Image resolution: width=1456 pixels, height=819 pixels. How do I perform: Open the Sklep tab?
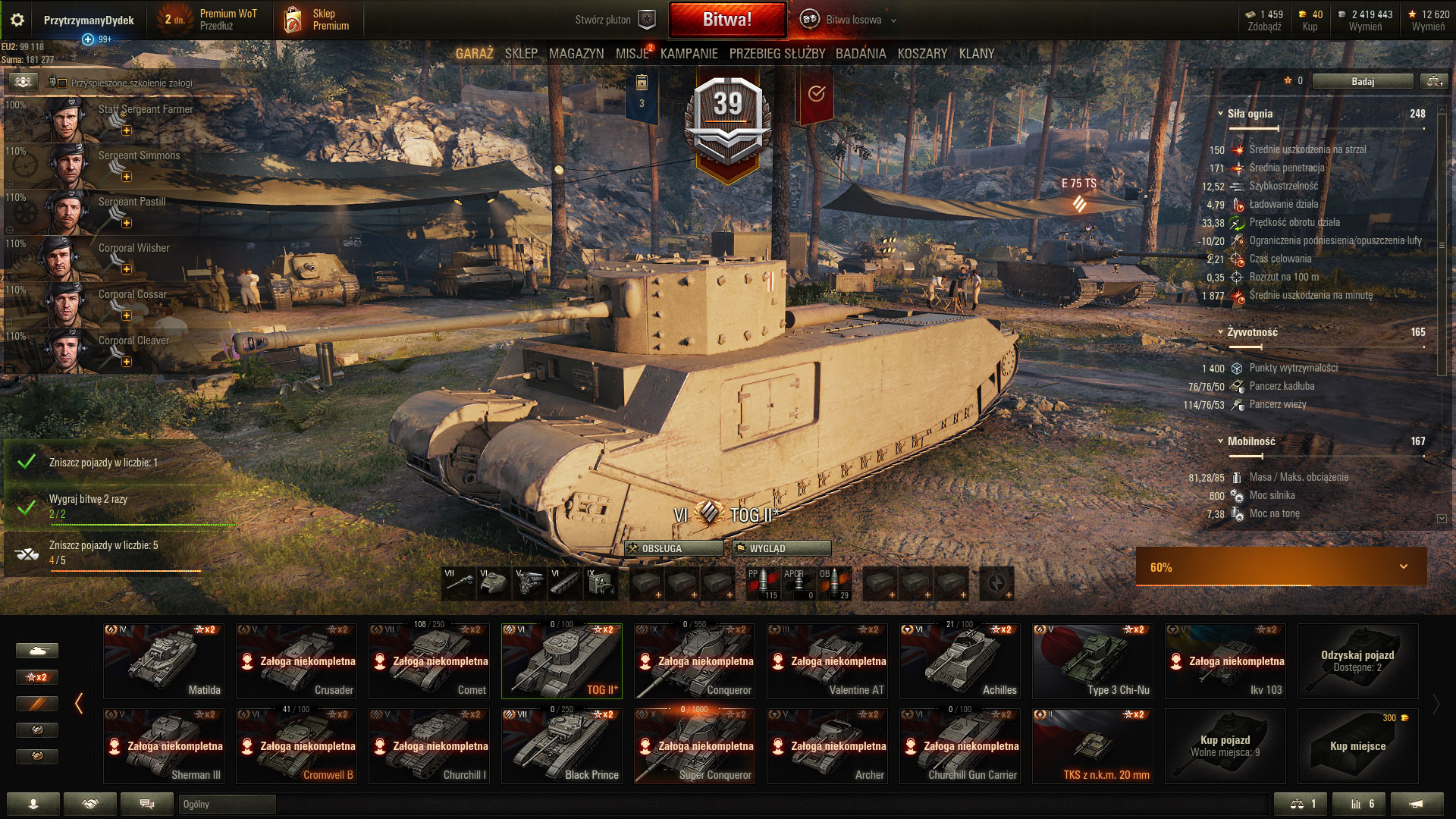pos(521,54)
